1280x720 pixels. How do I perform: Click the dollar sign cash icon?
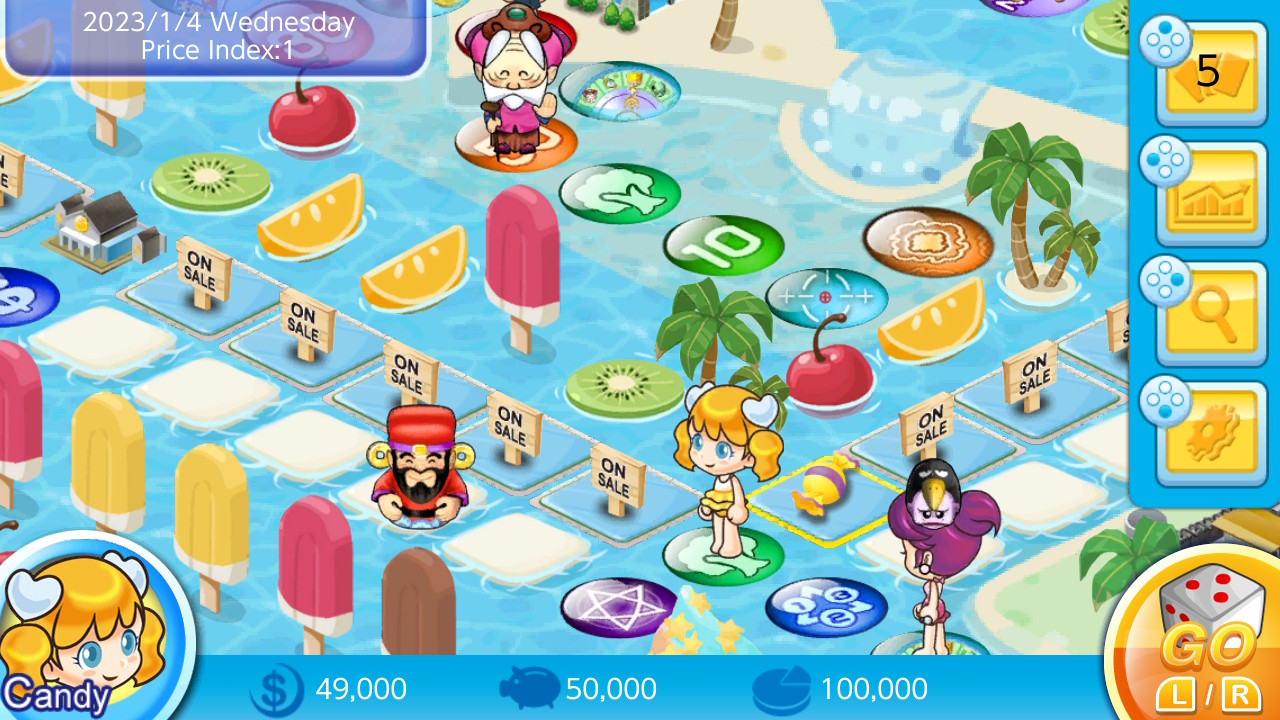tap(275, 688)
